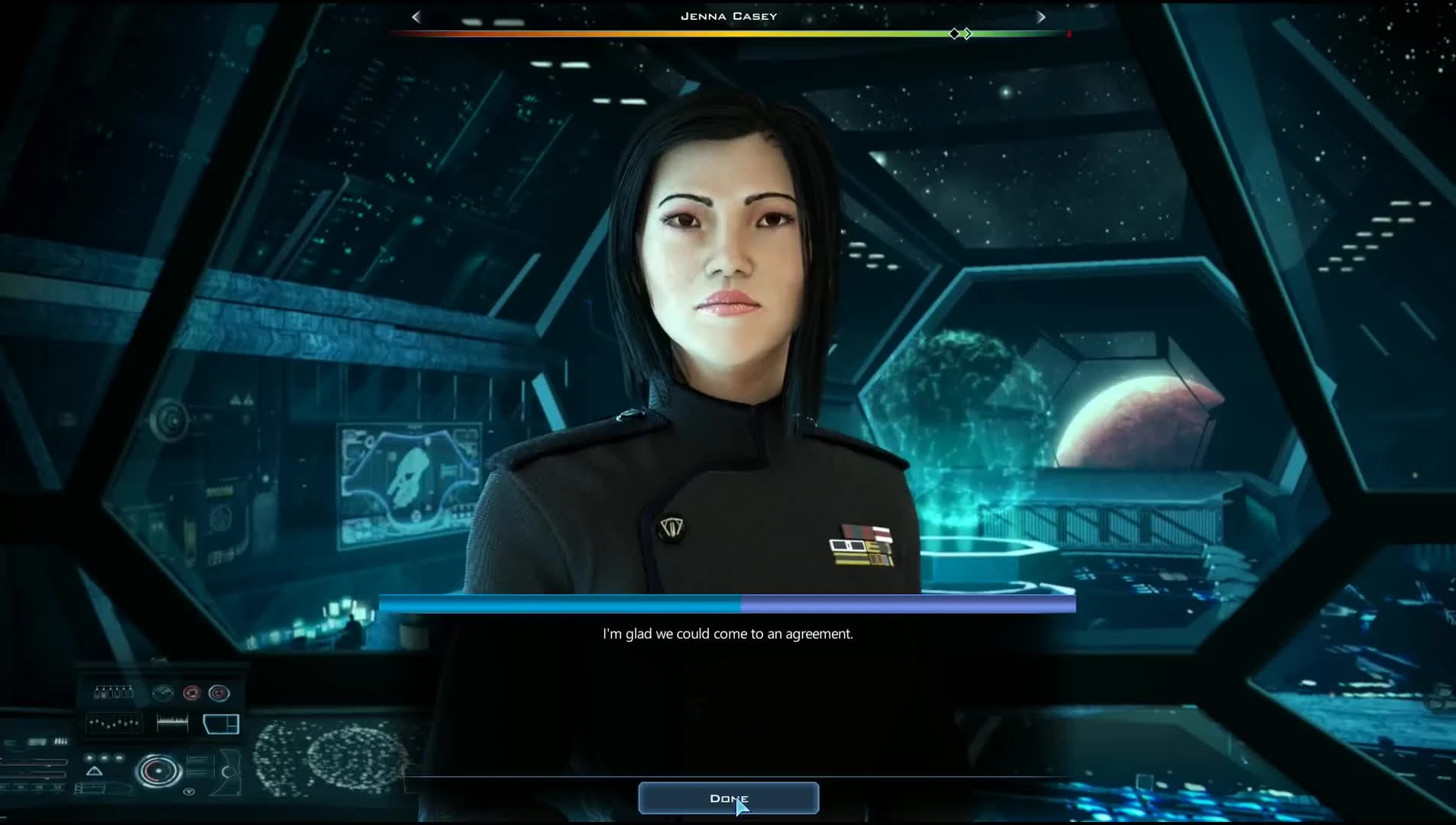This screenshot has width=1456, height=825.
Task: Select the blueprint quadrant display on the console
Action: [222, 724]
